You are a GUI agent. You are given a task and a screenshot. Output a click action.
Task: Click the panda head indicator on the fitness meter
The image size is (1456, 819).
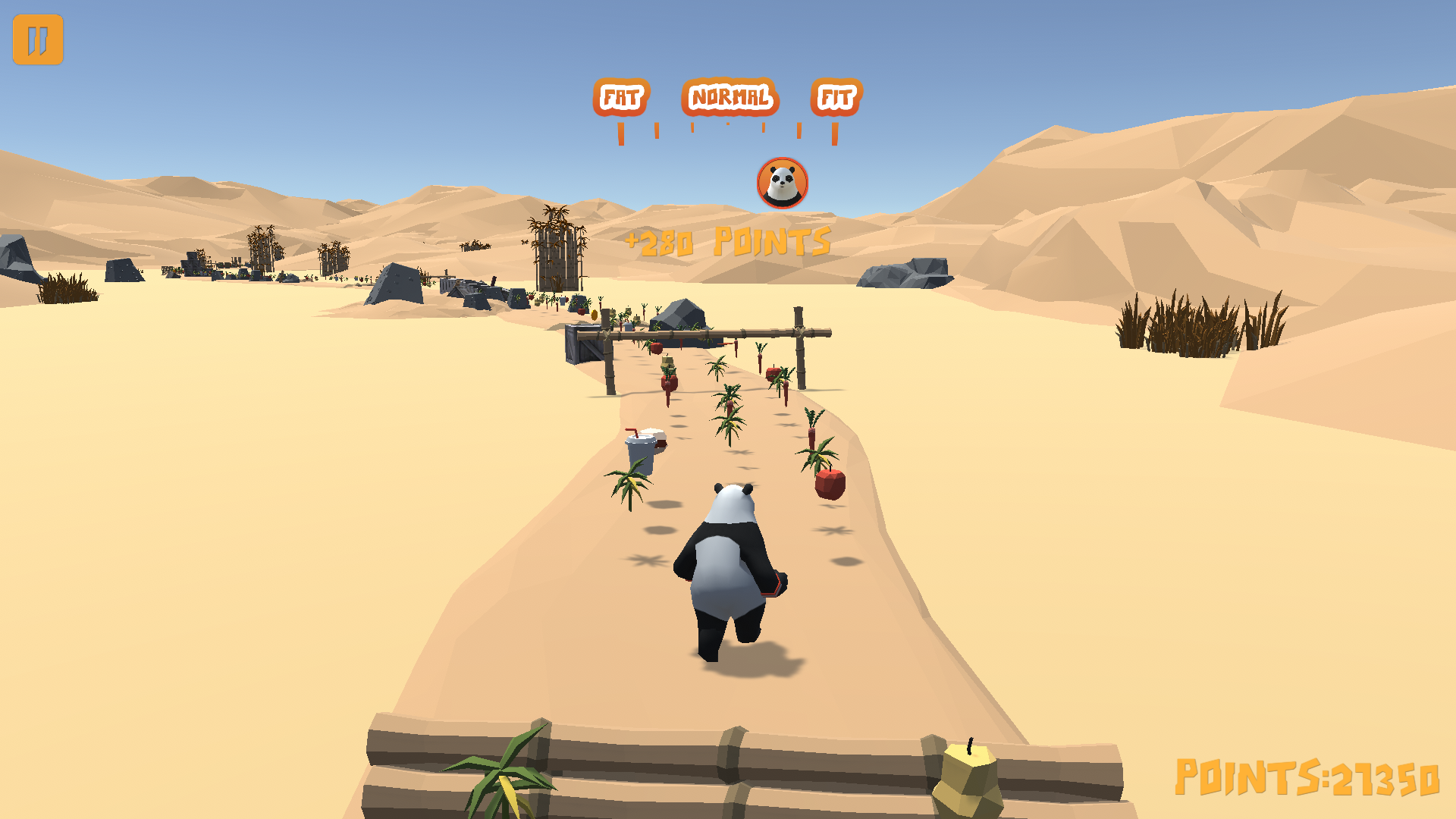[x=784, y=183]
